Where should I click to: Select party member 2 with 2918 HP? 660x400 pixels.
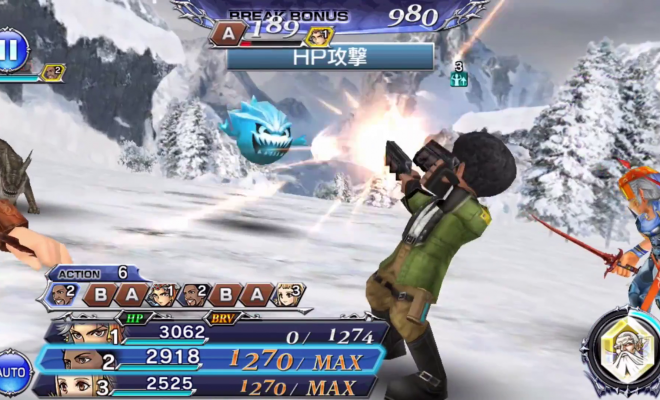[x=215, y=360]
